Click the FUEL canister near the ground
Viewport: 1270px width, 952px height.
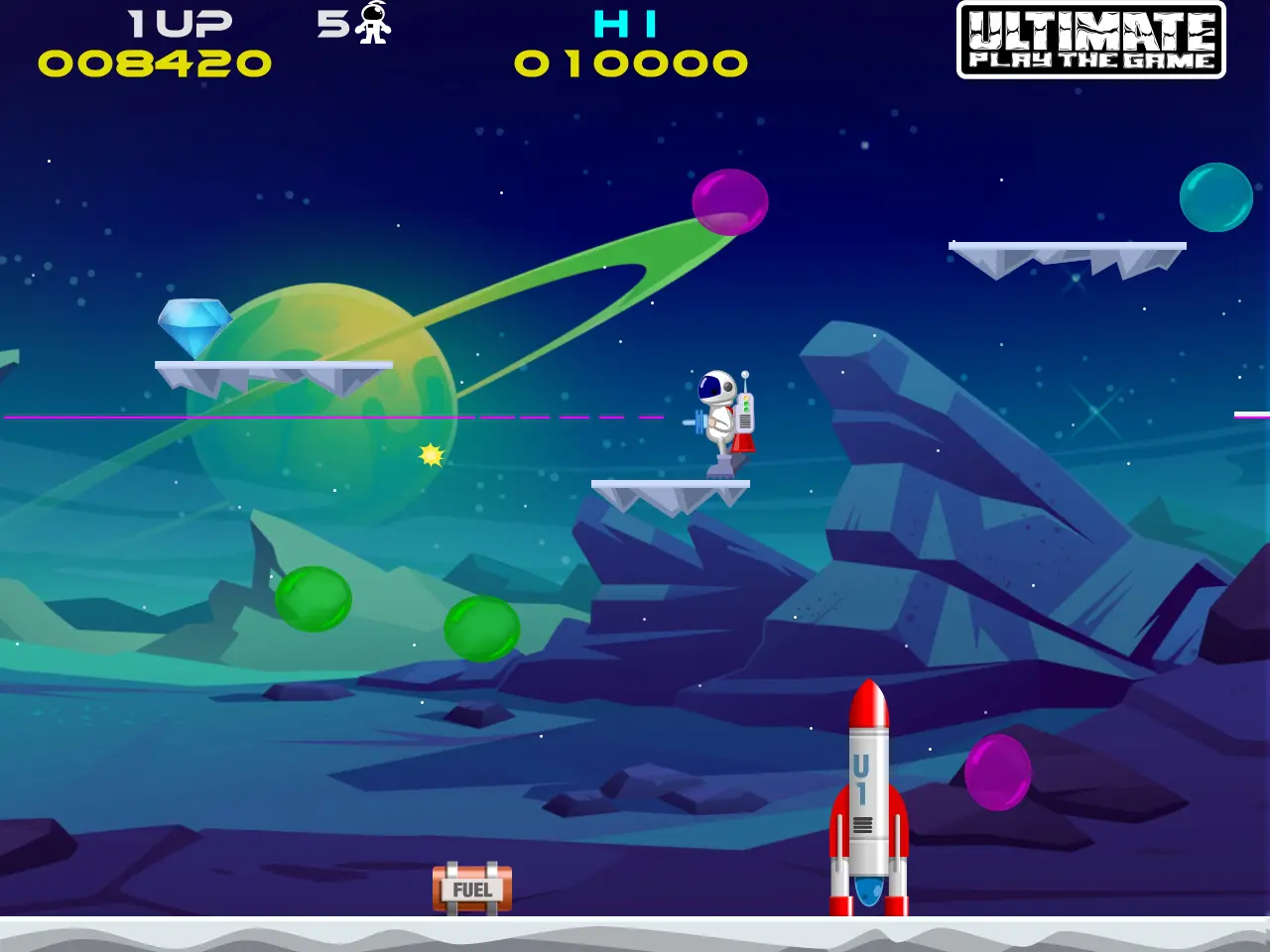pyautogui.click(x=471, y=890)
